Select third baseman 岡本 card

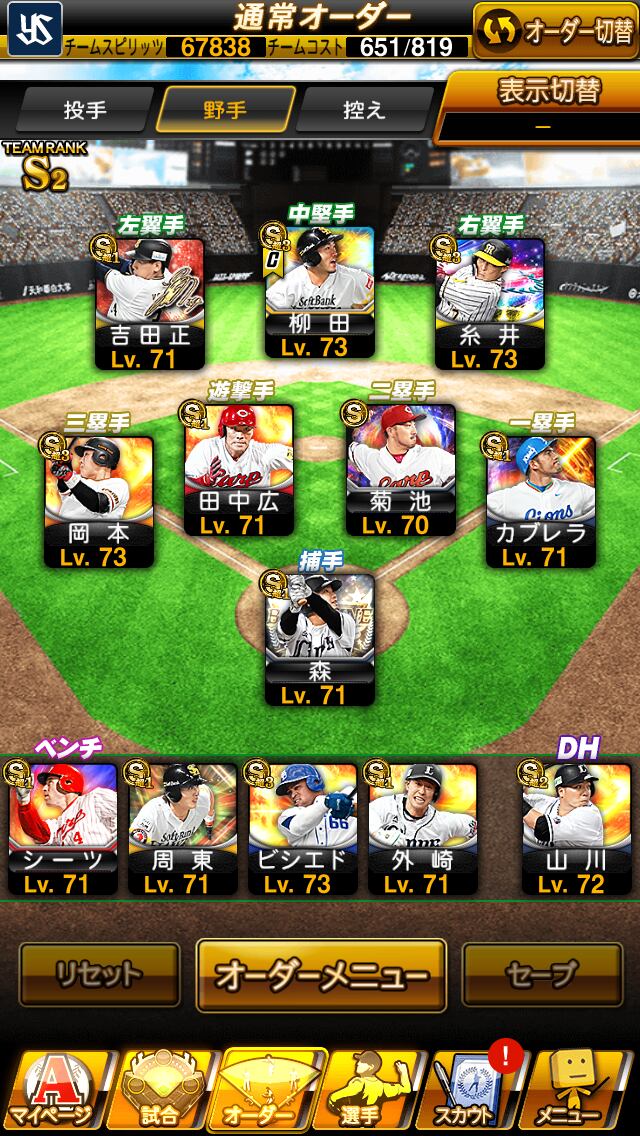click(98, 502)
